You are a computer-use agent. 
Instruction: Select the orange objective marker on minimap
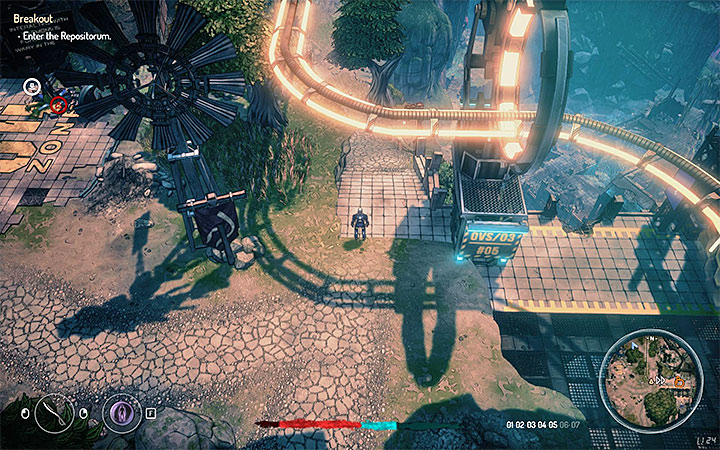click(x=680, y=381)
